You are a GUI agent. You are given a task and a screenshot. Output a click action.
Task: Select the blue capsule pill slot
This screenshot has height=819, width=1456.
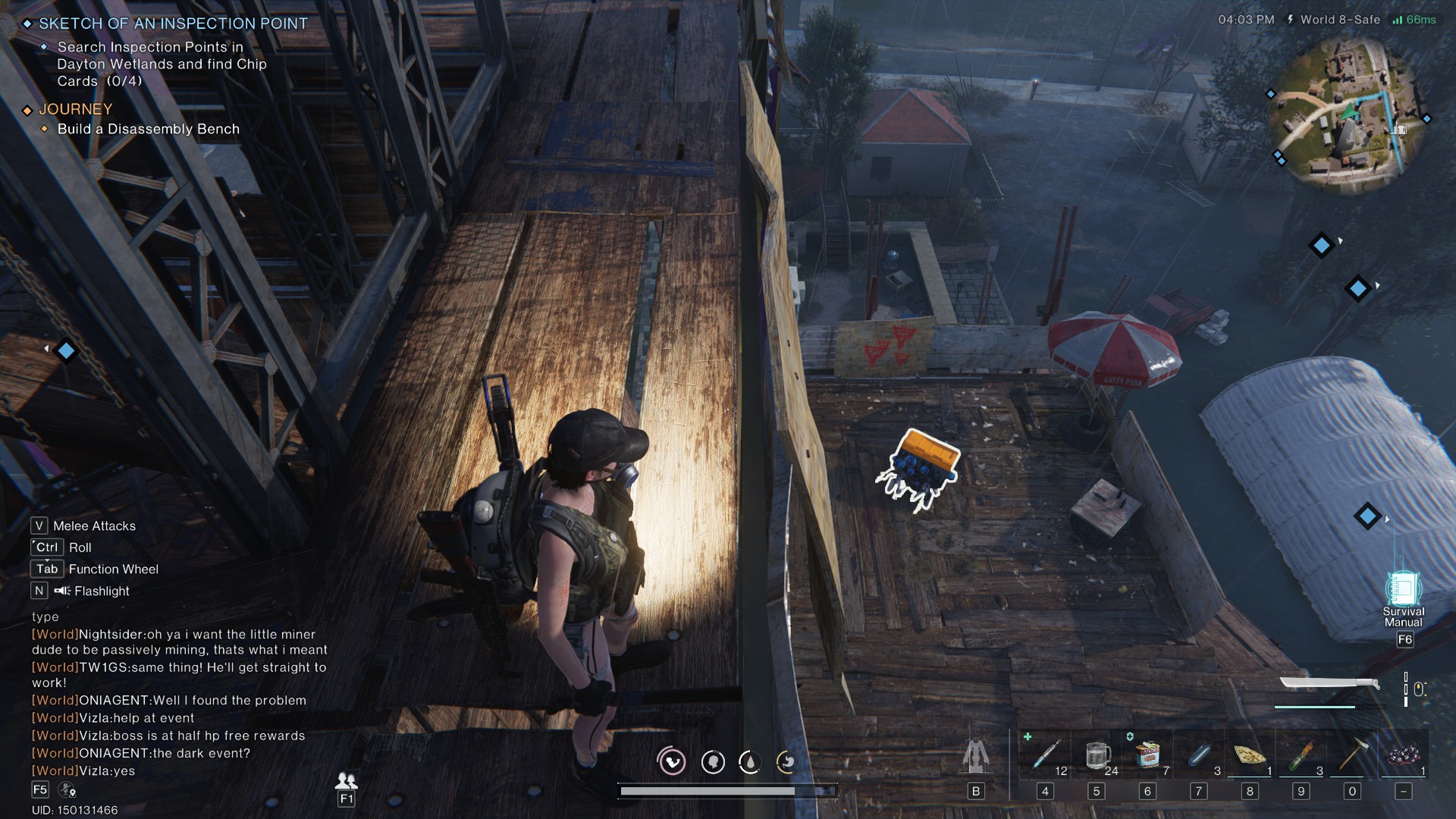coord(1199,755)
